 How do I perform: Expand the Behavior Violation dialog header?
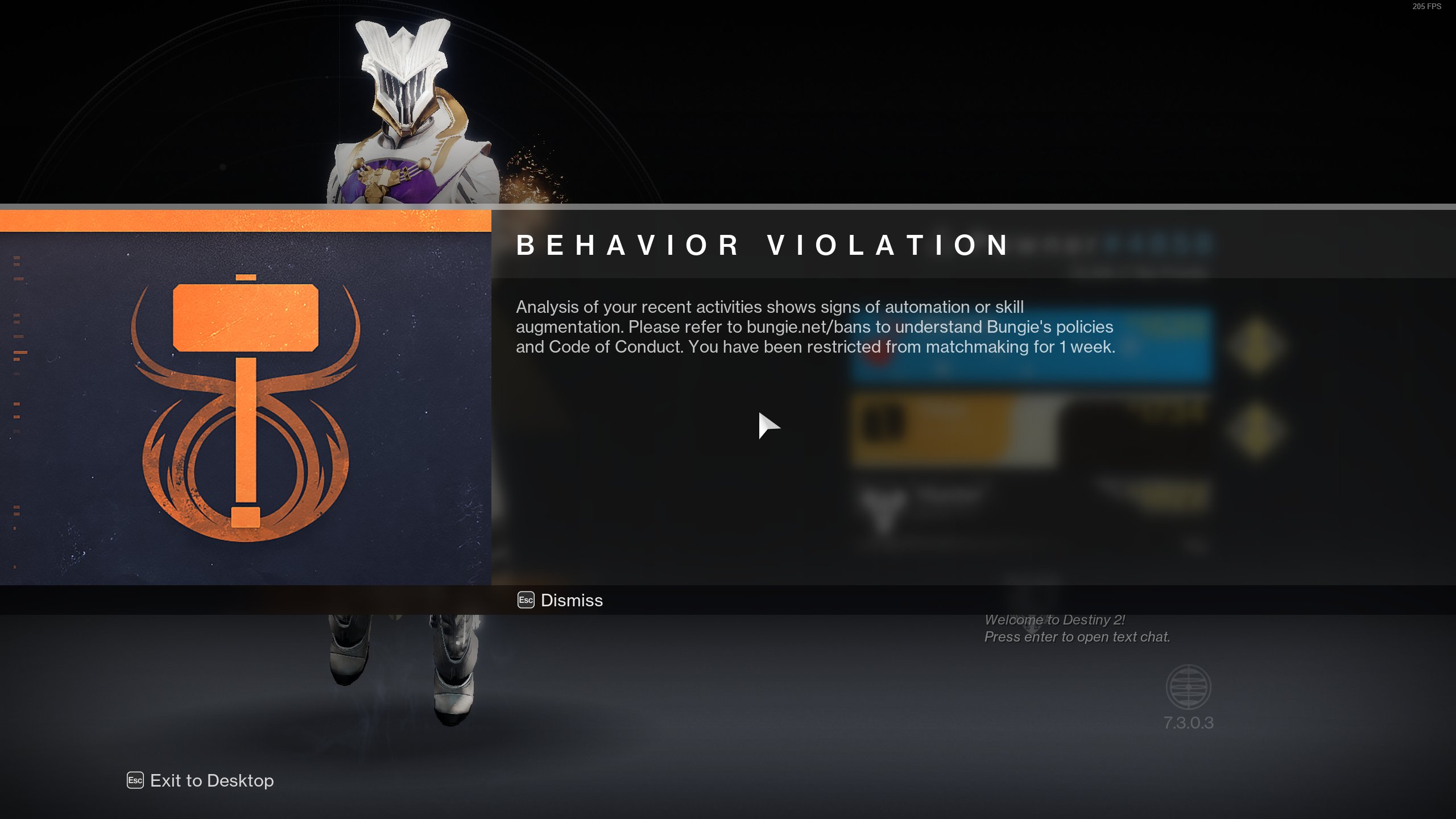[x=762, y=246]
